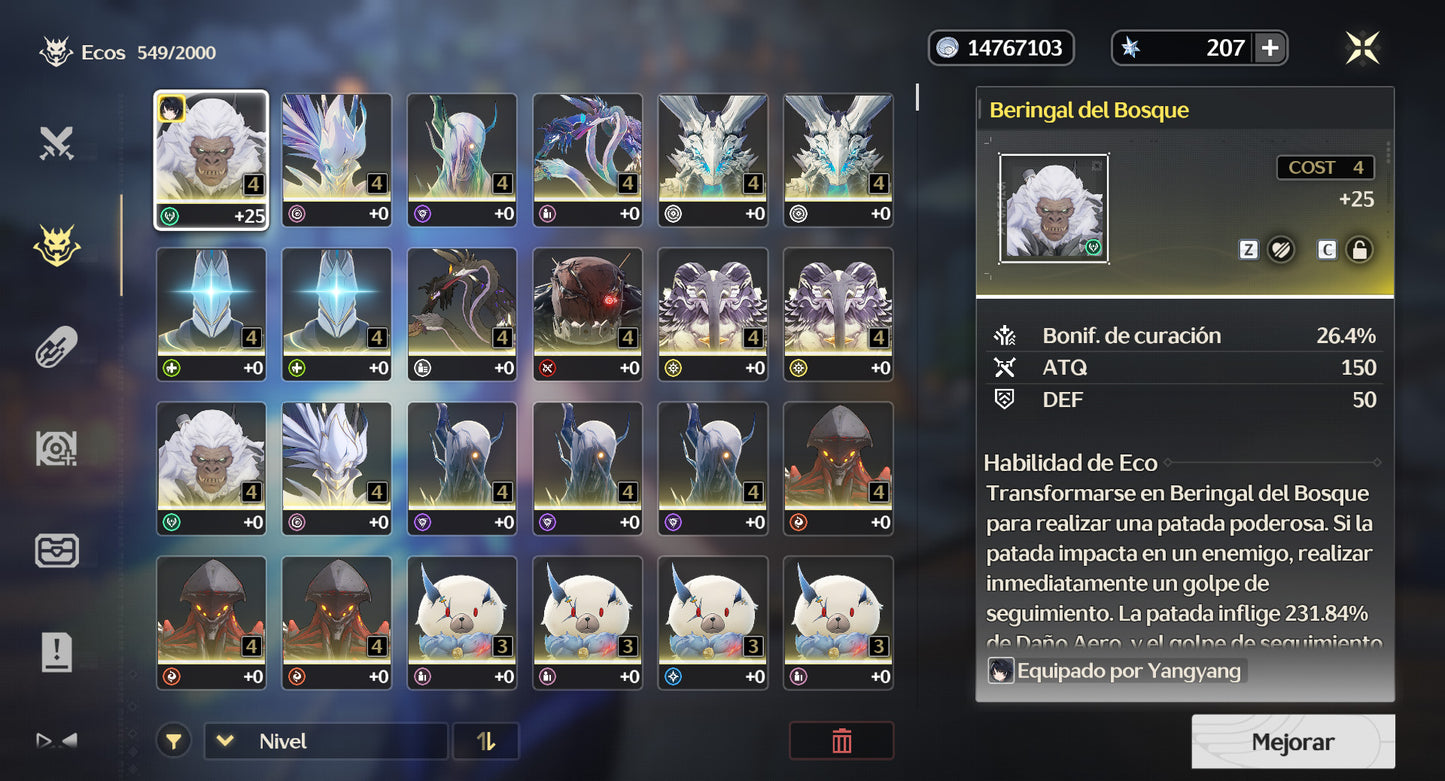Toggle the sort order arrows button
The height and width of the screenshot is (781, 1445).
tap(486, 741)
